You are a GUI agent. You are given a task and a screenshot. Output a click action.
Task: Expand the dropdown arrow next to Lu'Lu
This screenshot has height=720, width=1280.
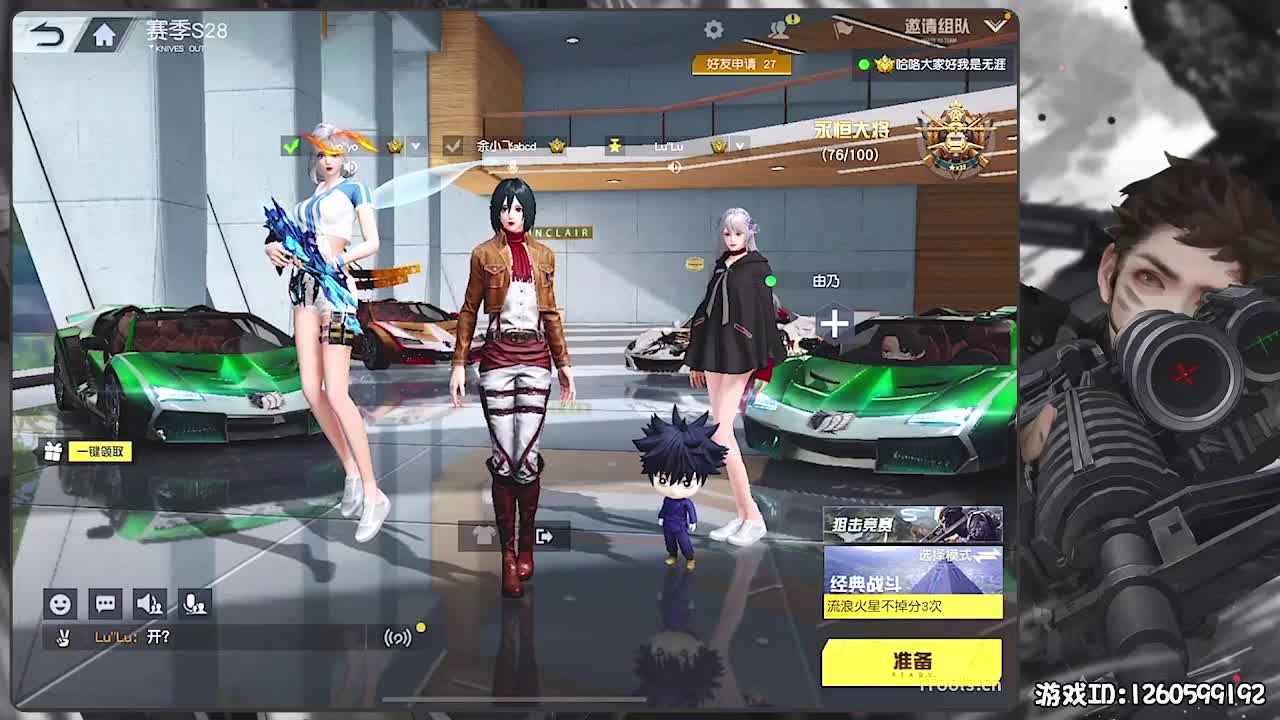pos(738,147)
